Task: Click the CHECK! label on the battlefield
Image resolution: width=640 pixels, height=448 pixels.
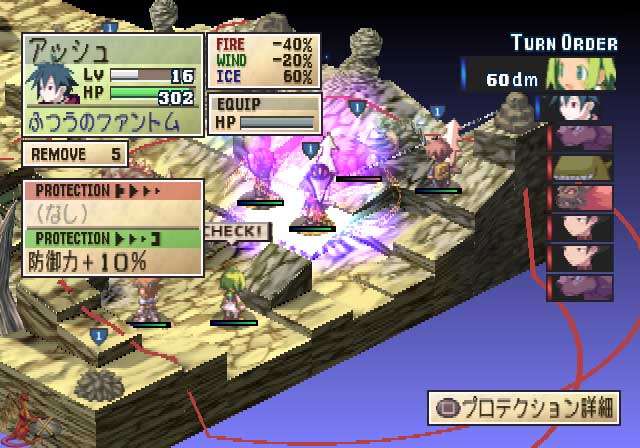Action: coord(236,231)
